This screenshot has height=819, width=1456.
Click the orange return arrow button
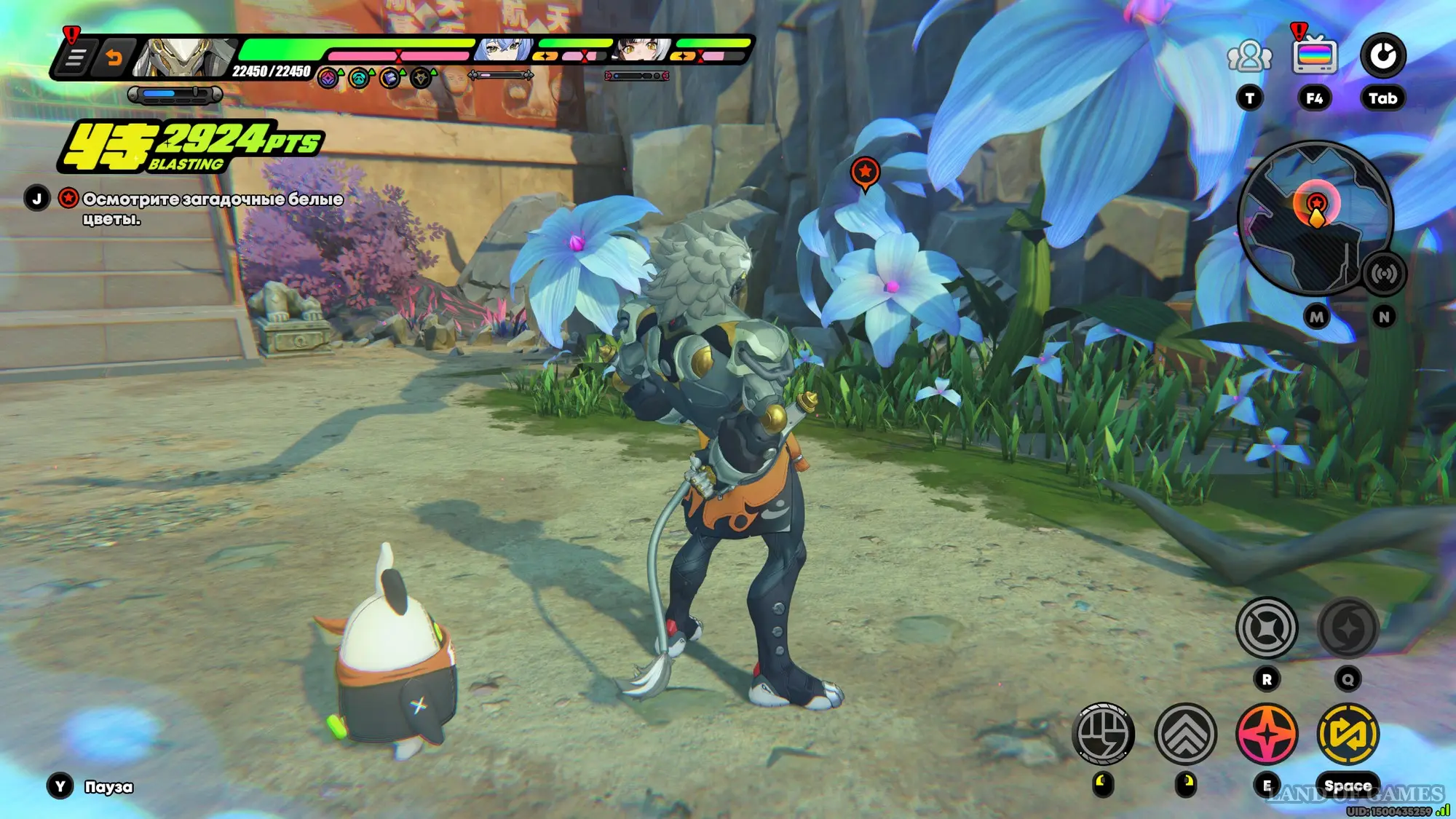114,58
